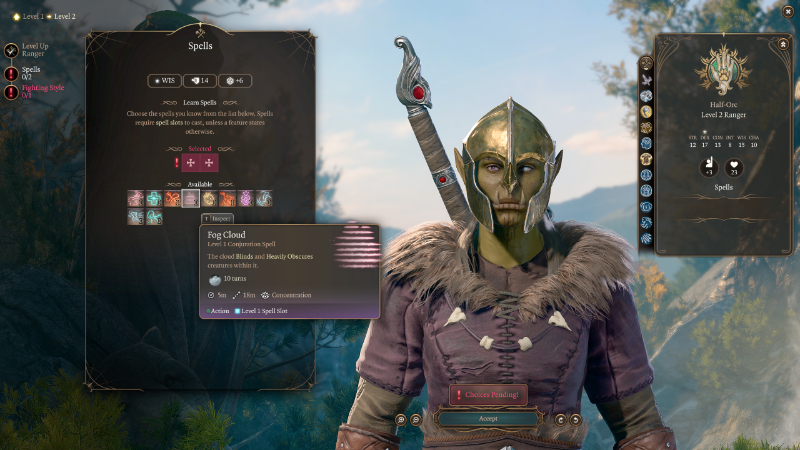Open the Inspect button above Fog Cloud tooltip
The height and width of the screenshot is (450, 800).
coord(218,218)
